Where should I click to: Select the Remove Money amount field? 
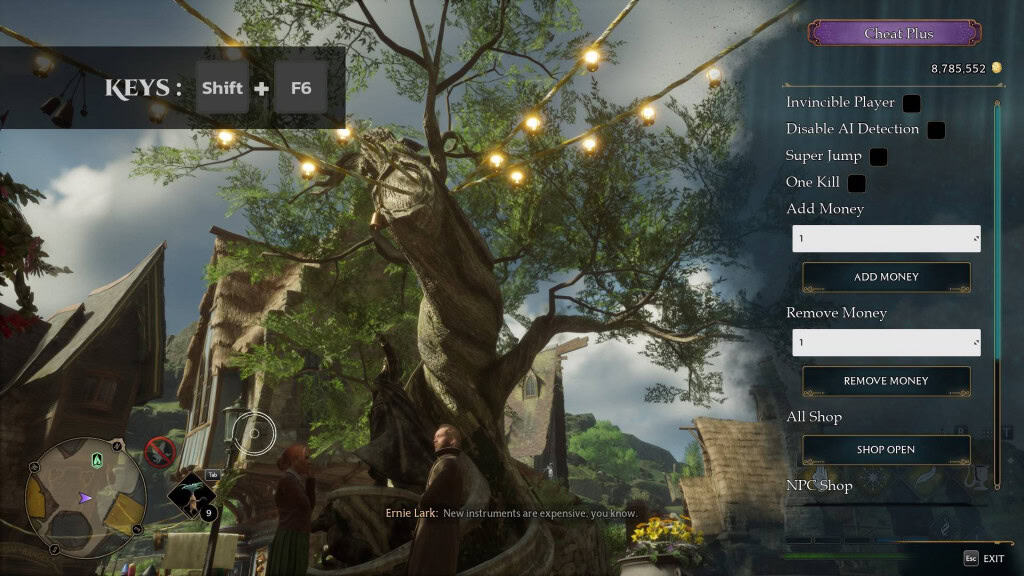tap(885, 342)
